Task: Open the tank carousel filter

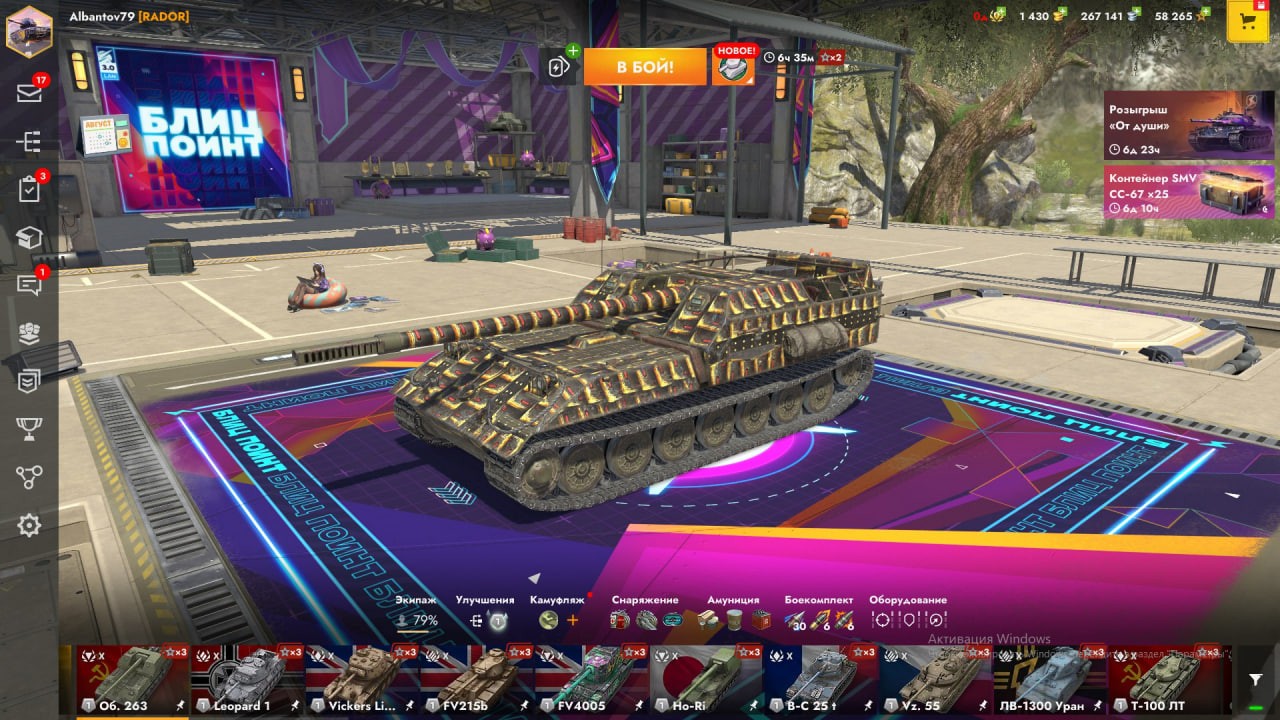Action: click(x=1255, y=680)
